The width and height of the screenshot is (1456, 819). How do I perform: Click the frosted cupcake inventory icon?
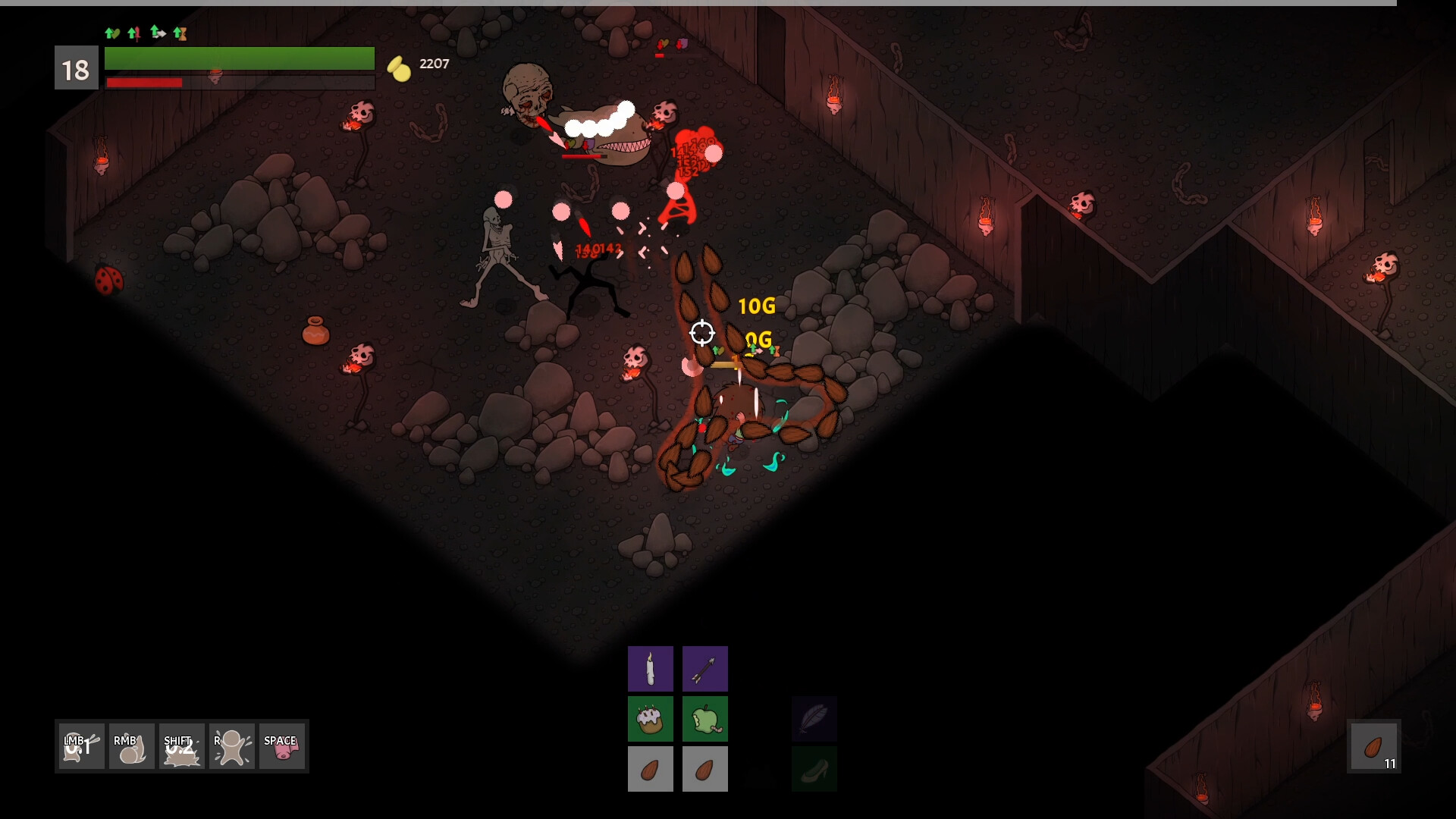(x=651, y=718)
